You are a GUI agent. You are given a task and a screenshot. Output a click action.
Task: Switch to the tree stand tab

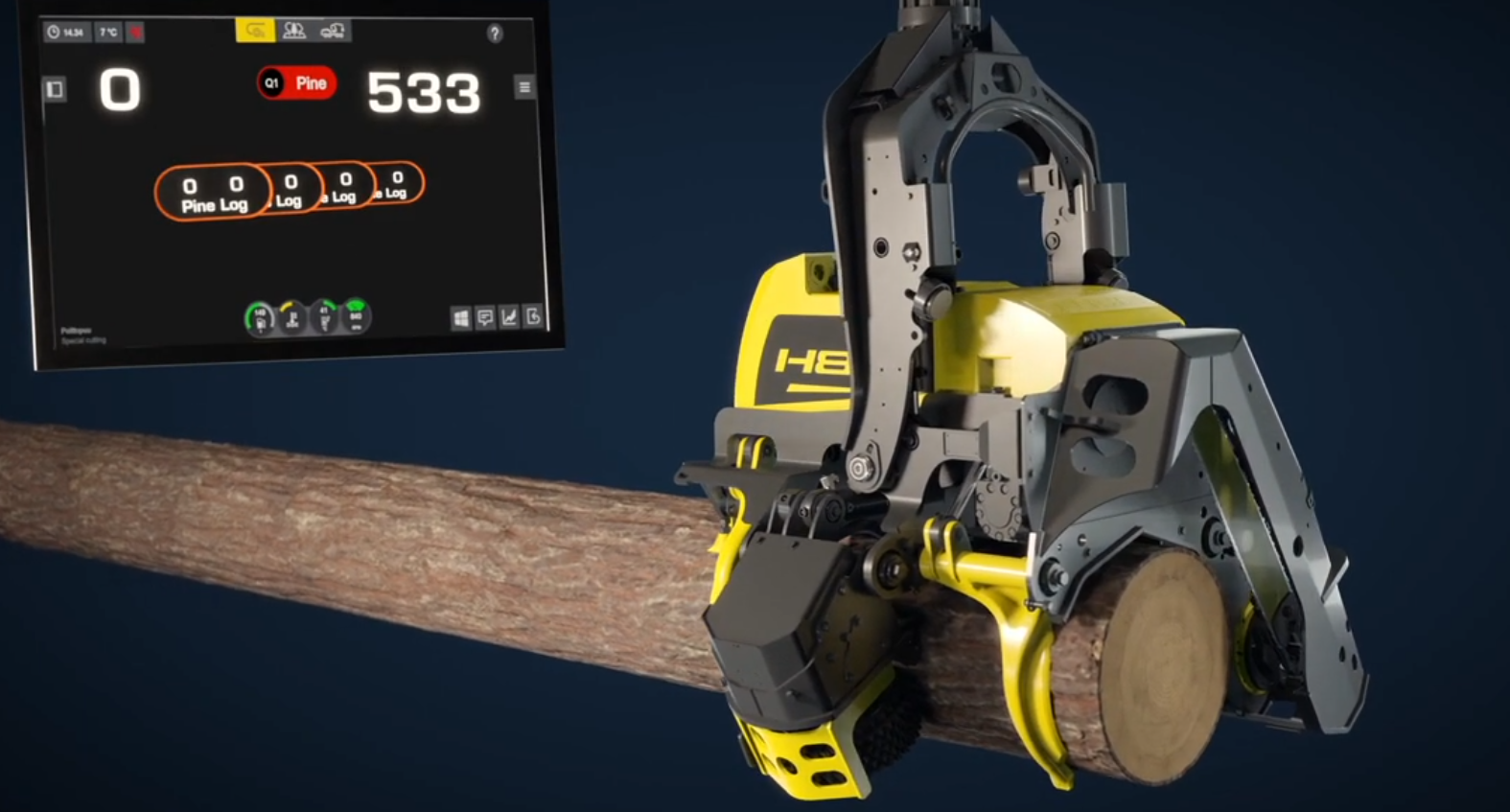294,31
